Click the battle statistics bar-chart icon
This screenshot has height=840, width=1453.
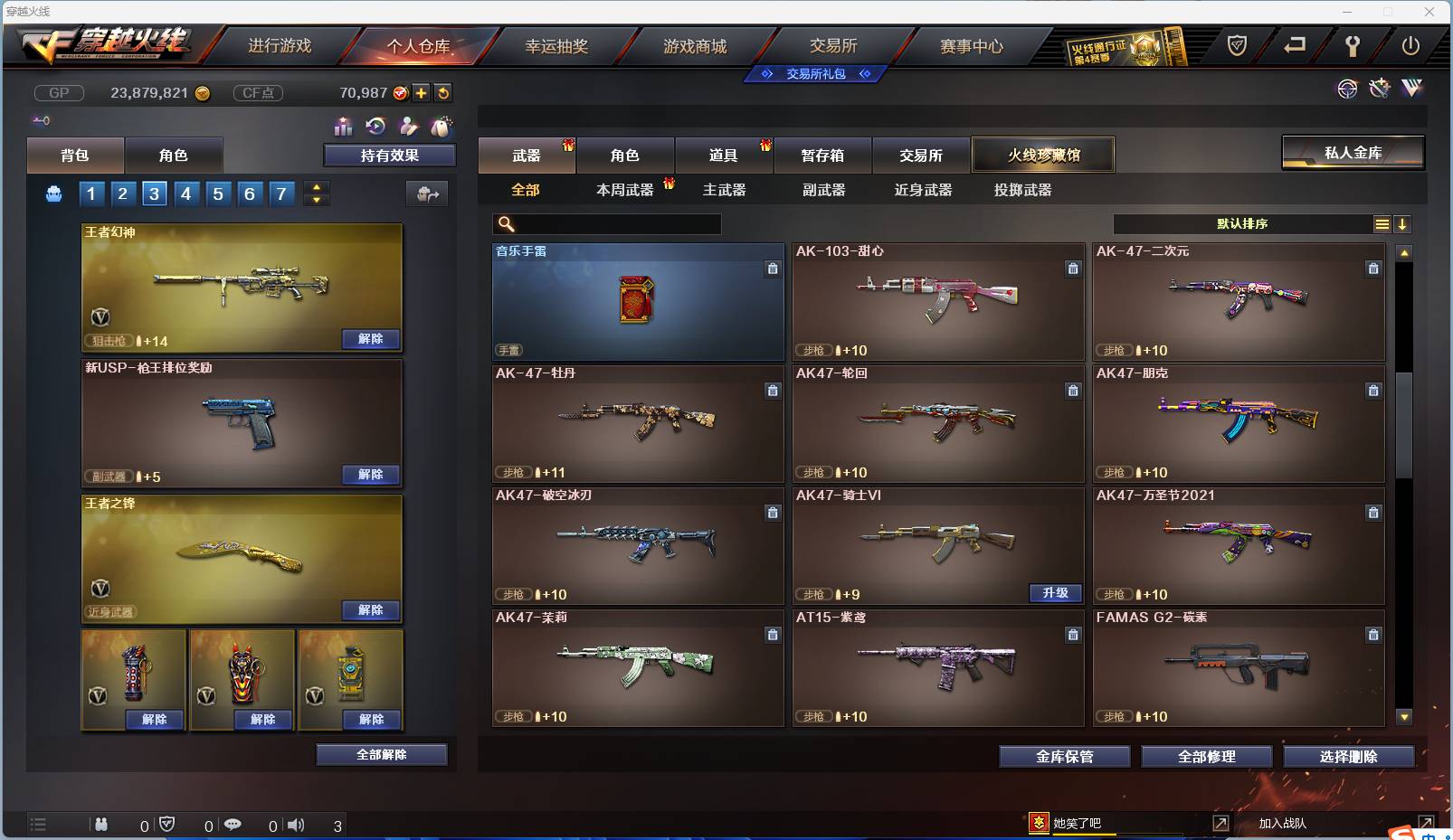tap(343, 126)
